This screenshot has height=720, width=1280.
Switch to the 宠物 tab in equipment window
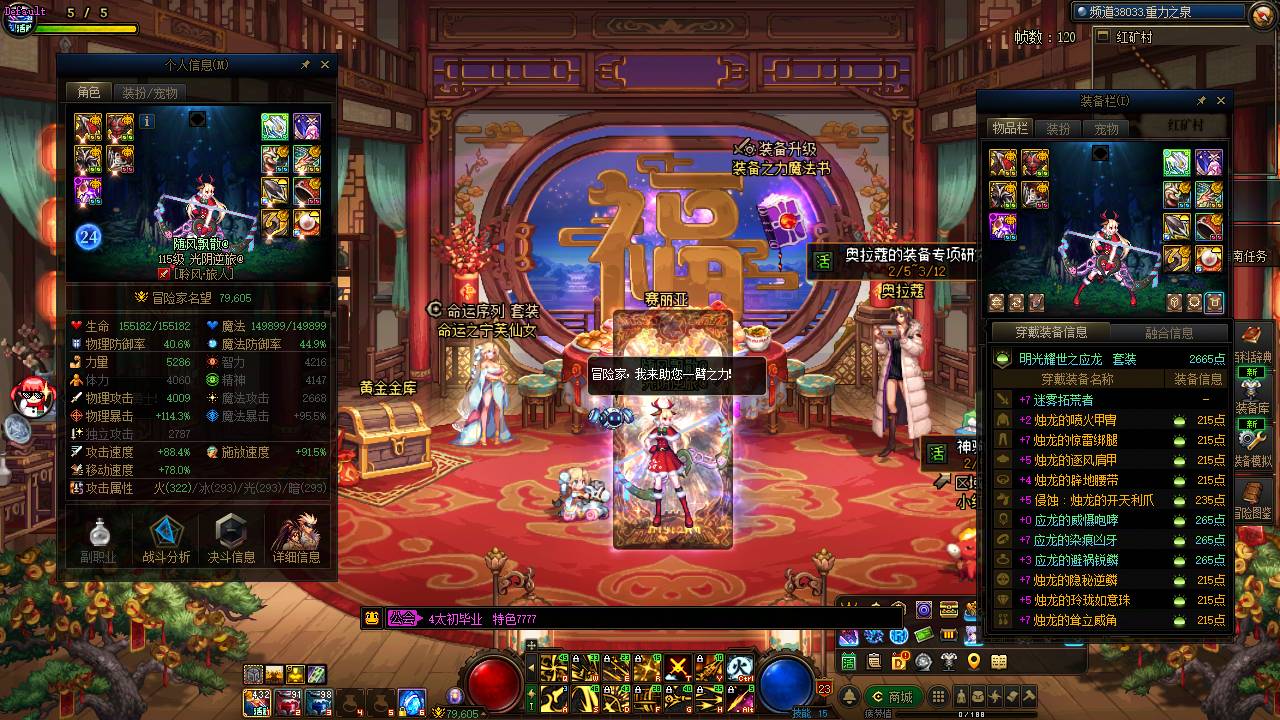click(x=1106, y=128)
